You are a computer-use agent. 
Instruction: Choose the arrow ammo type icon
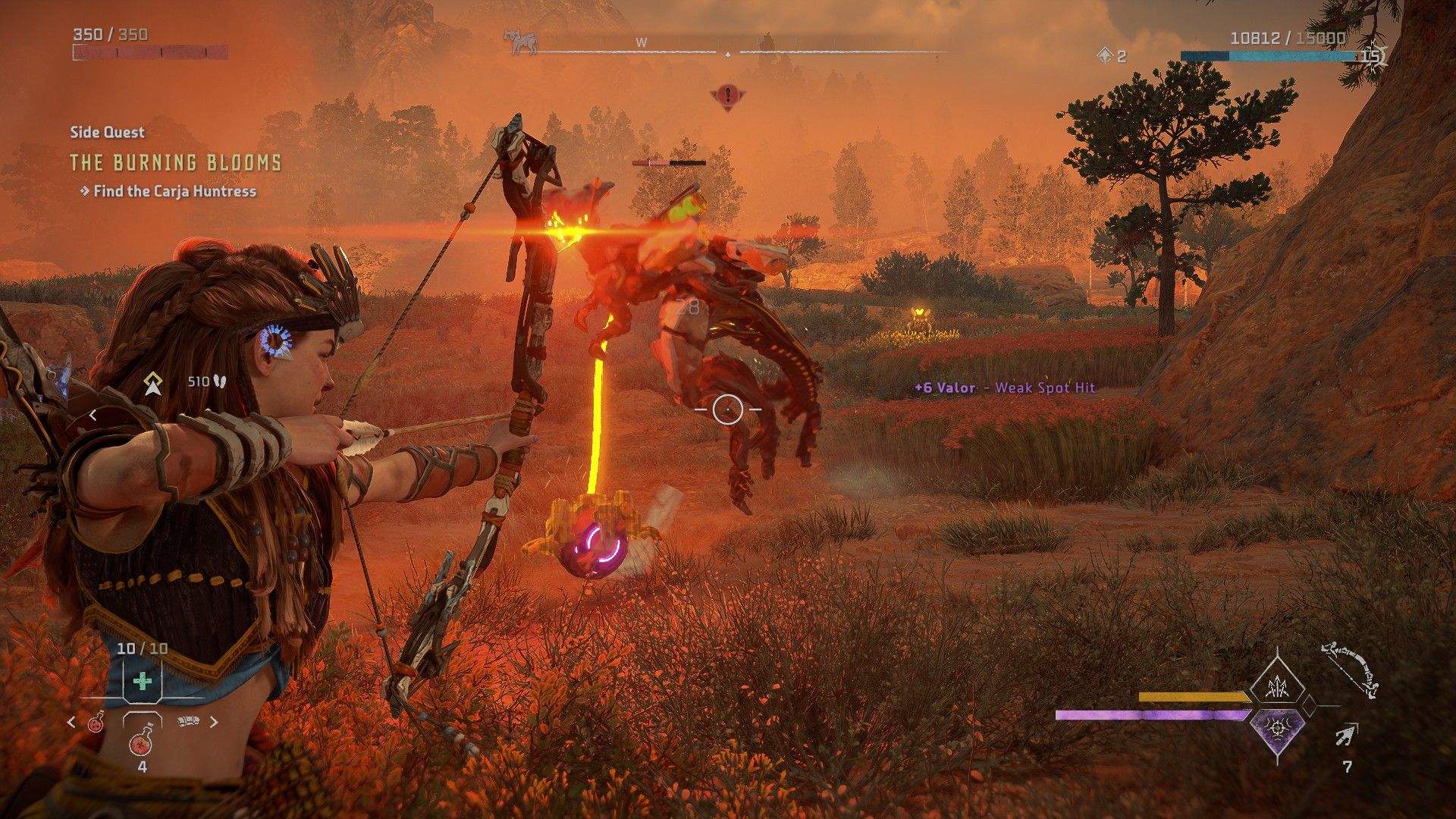pos(1347,734)
